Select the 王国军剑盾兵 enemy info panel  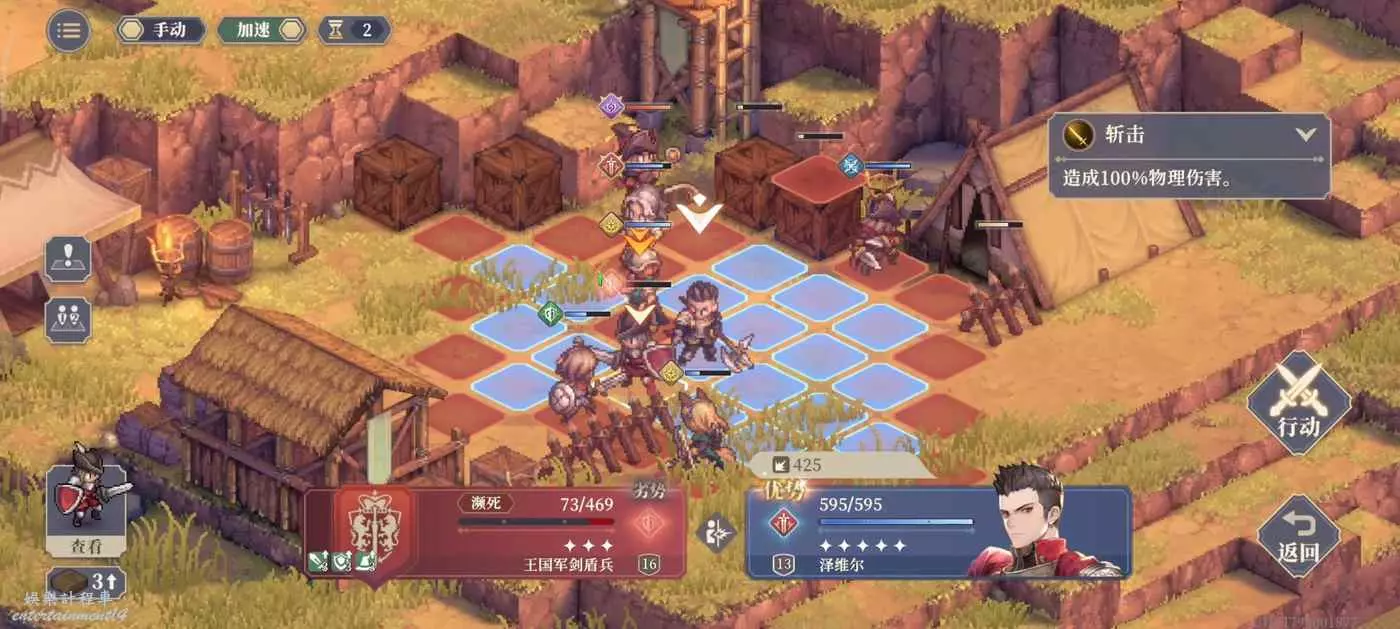(x=497, y=532)
